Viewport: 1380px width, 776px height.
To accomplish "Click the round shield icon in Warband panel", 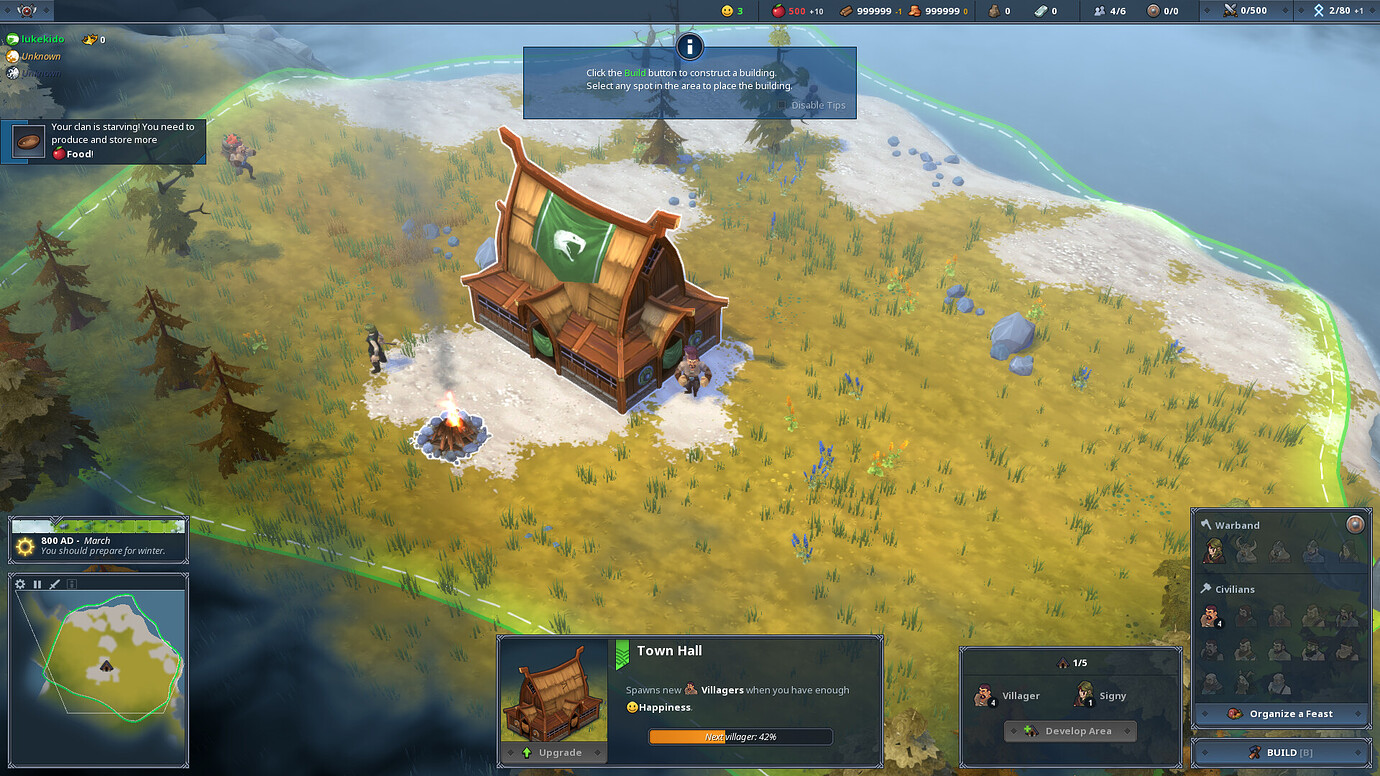I will click(1355, 524).
